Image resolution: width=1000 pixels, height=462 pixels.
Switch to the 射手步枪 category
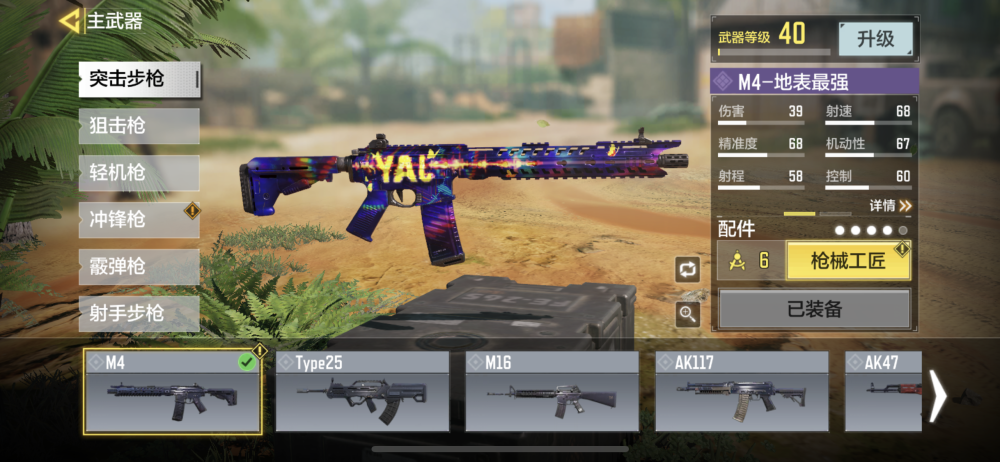[x=138, y=314]
